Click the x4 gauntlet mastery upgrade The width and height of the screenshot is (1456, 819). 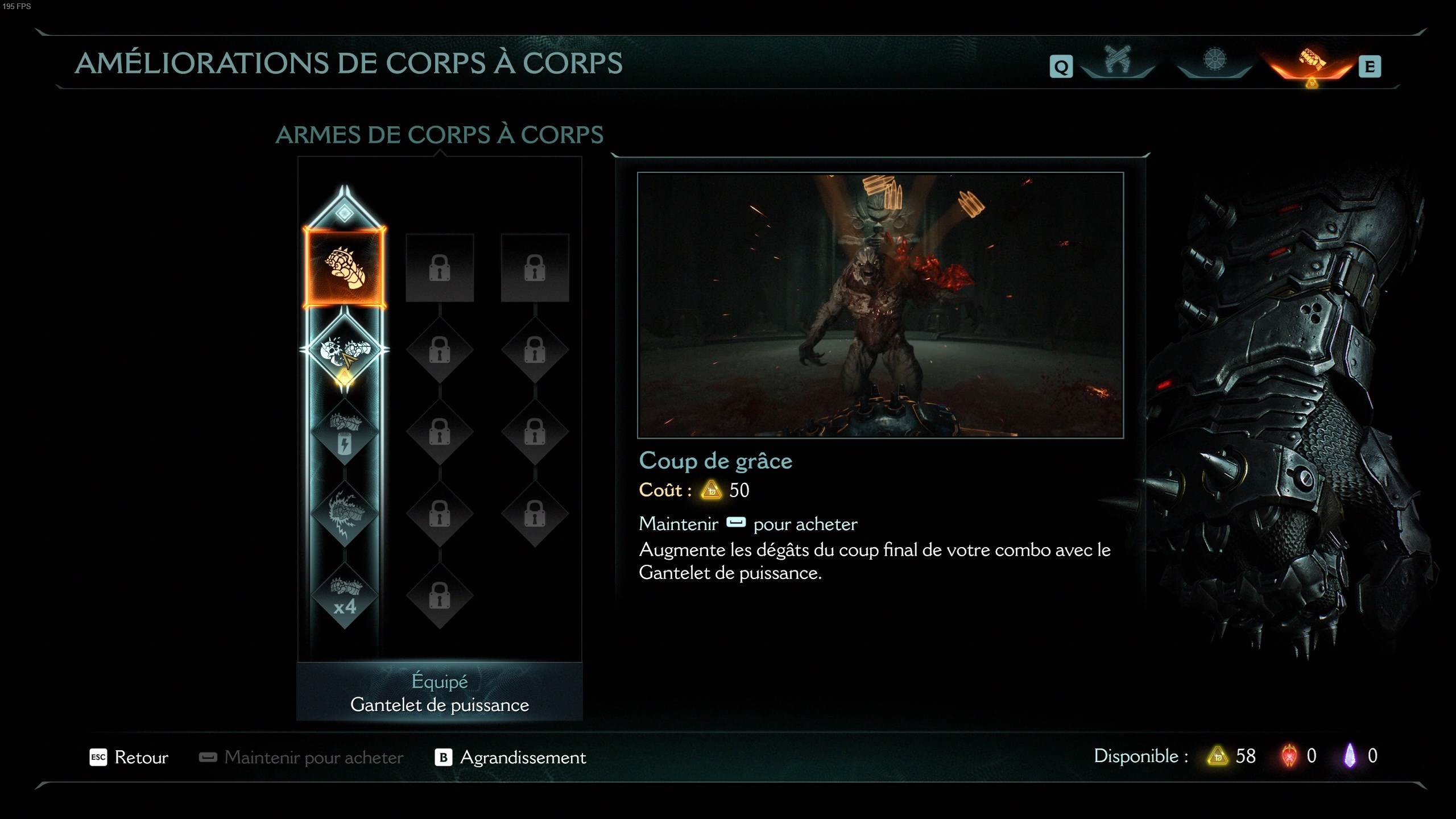pyautogui.click(x=344, y=594)
